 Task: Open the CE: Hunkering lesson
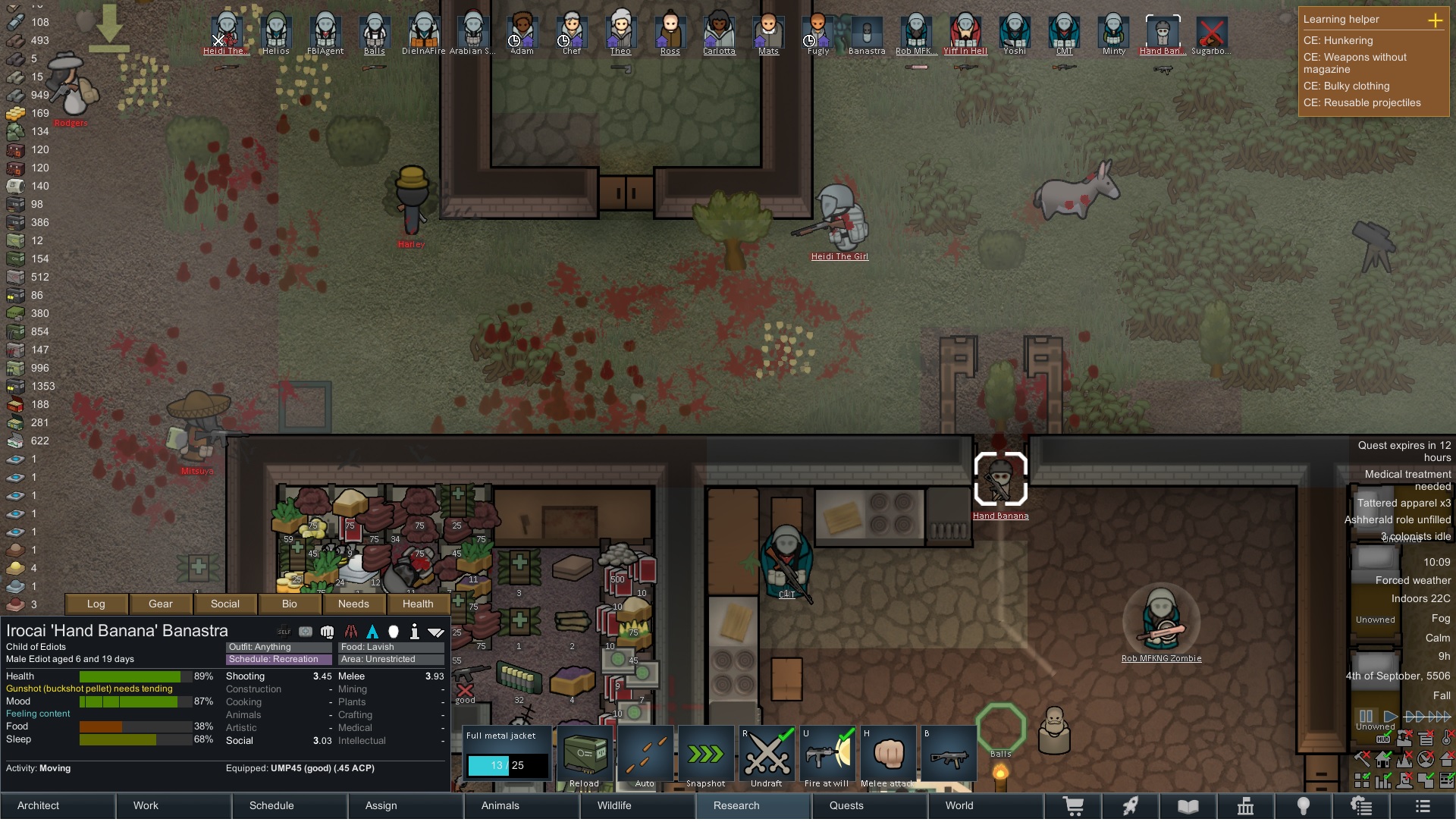(1338, 40)
